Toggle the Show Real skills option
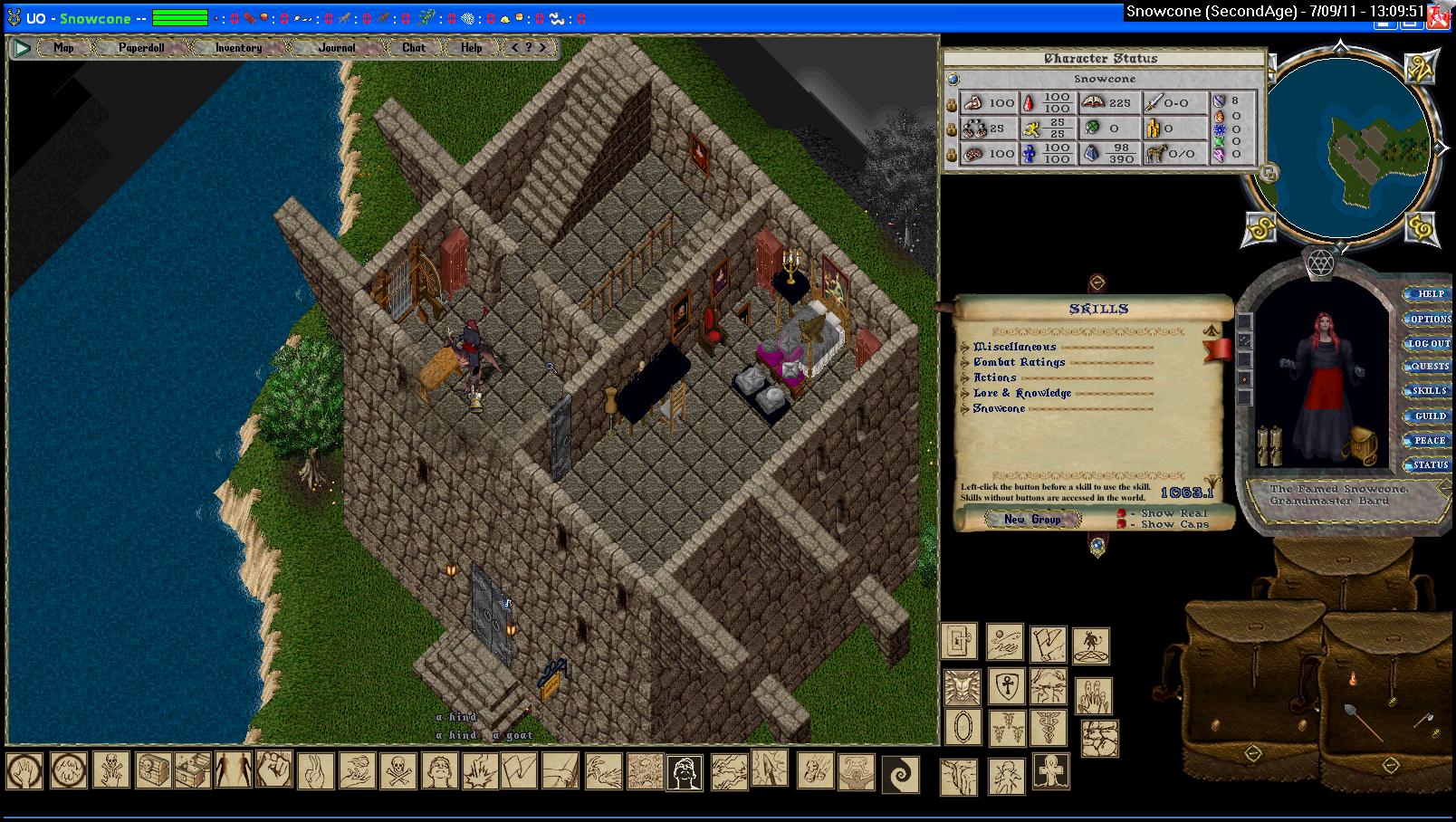 1122,513
